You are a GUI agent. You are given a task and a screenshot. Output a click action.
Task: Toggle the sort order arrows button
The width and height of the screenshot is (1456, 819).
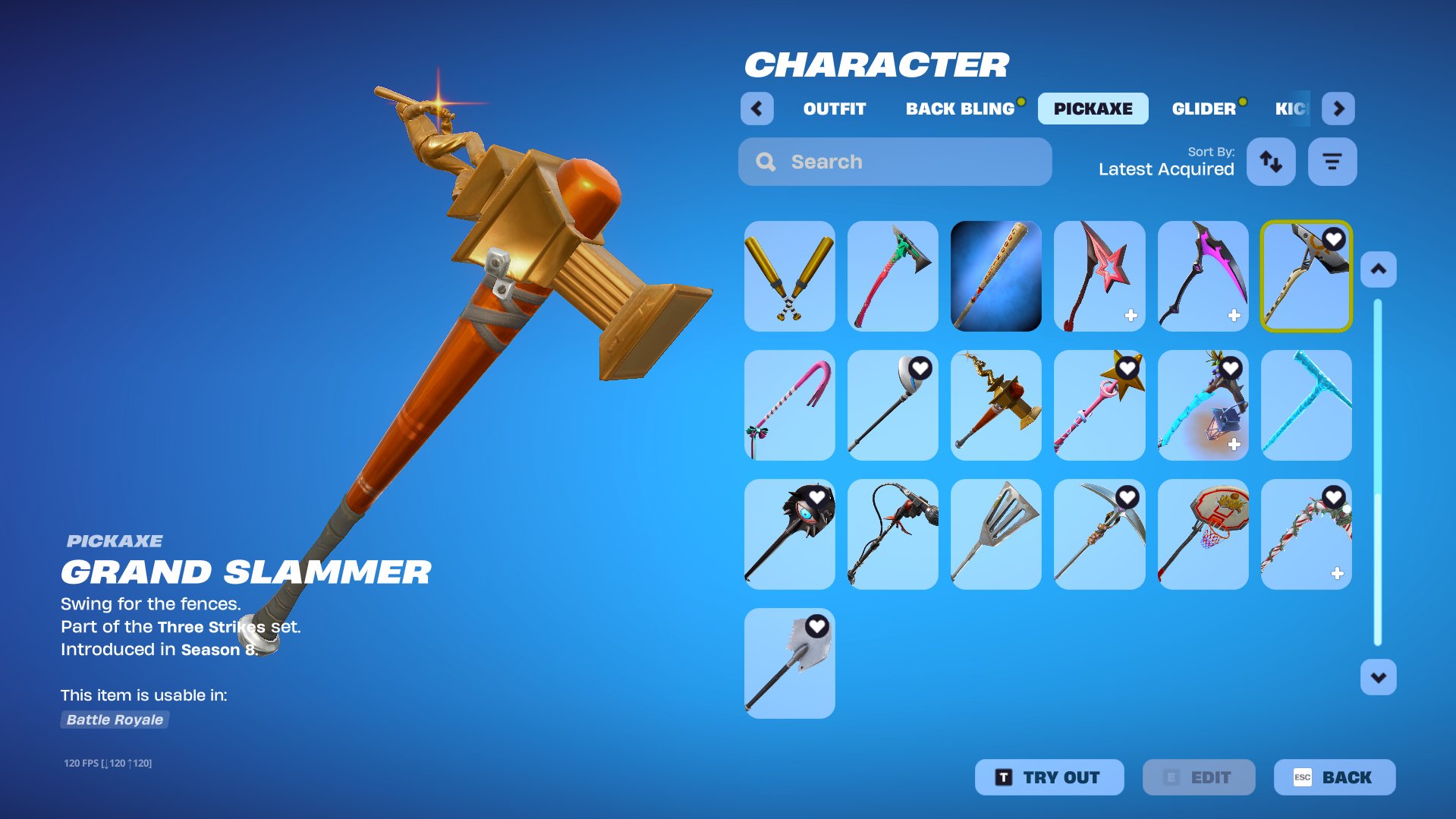click(1271, 162)
